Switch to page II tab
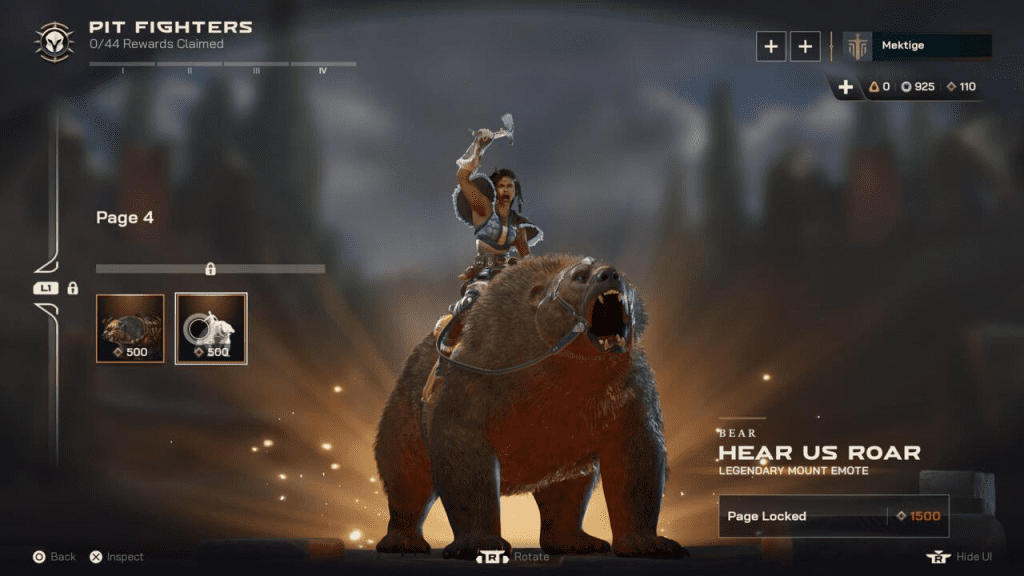The height and width of the screenshot is (576, 1024). pyautogui.click(x=189, y=68)
